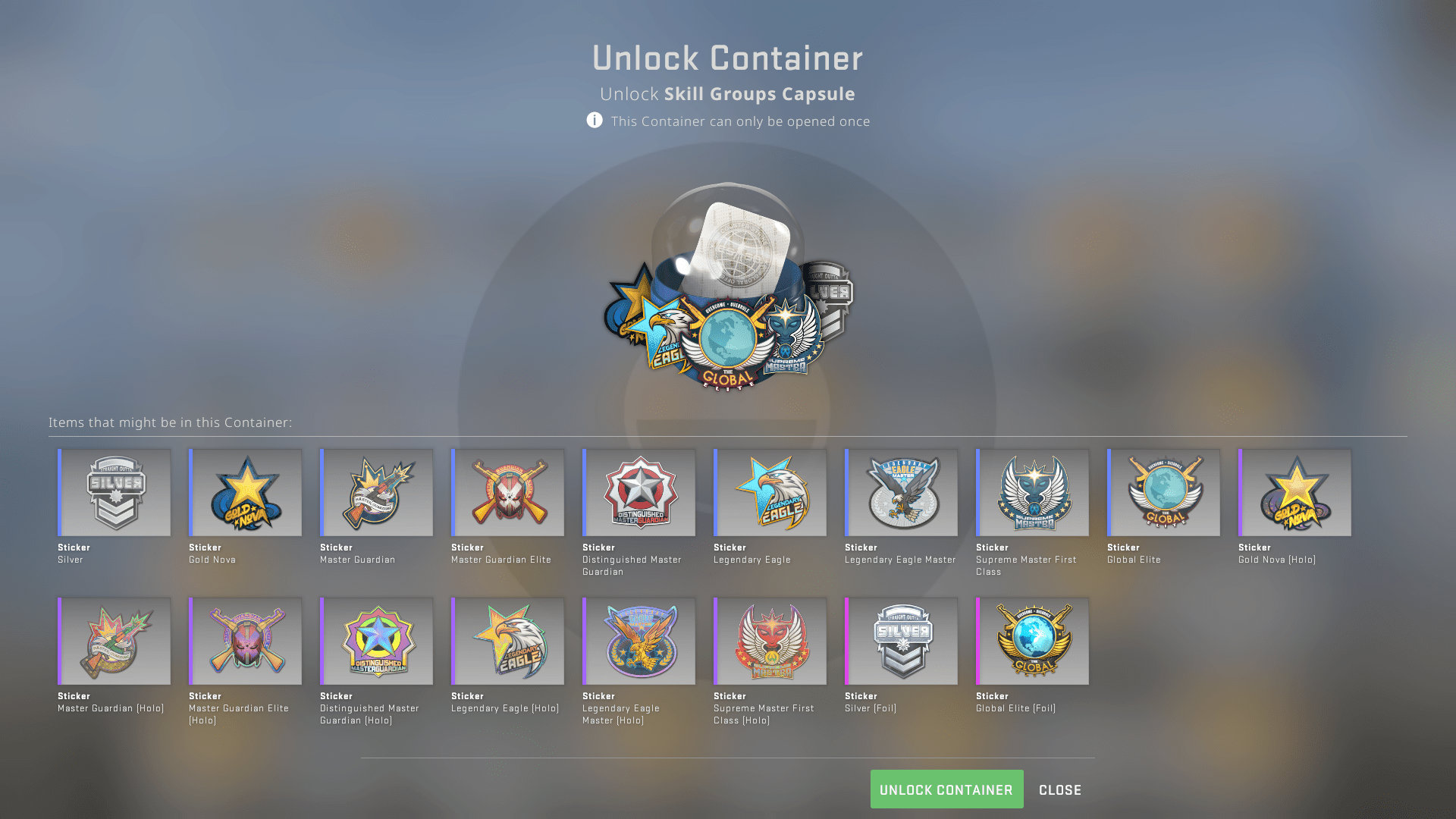Click the Master Guardian Holo sticker
This screenshot has width=1456, height=819.
pos(115,641)
